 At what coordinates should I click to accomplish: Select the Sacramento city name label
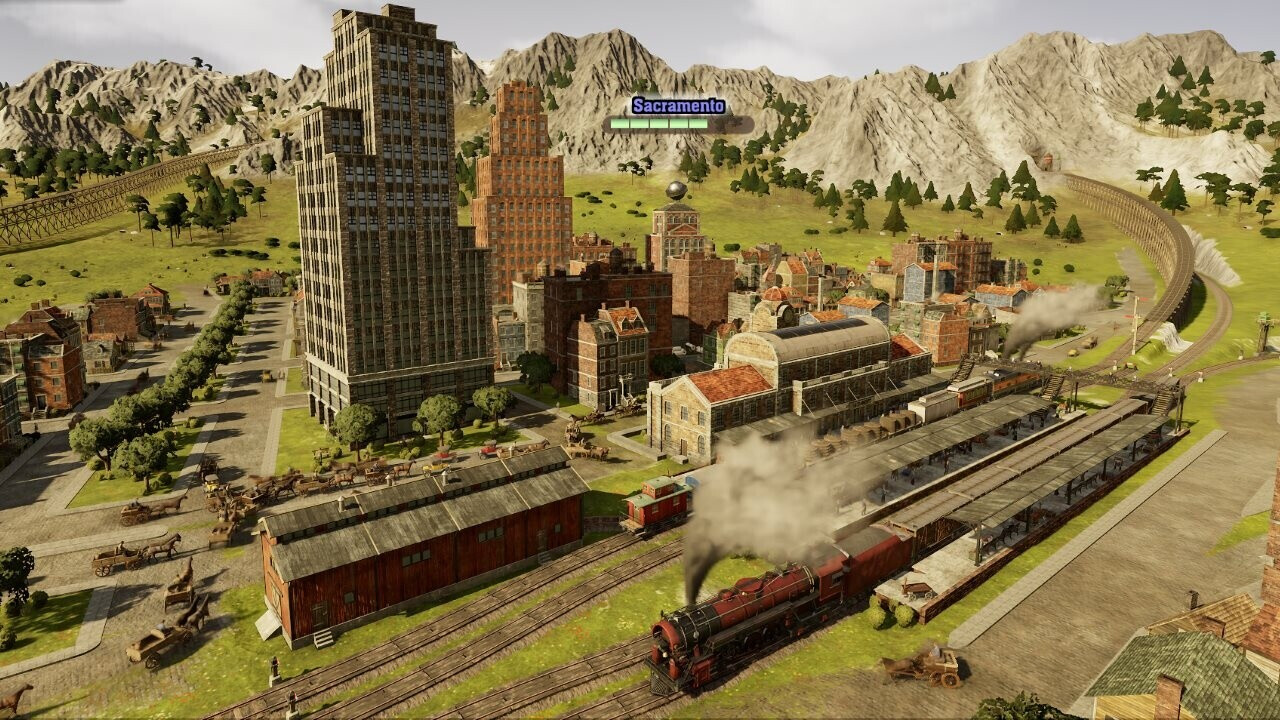(678, 106)
